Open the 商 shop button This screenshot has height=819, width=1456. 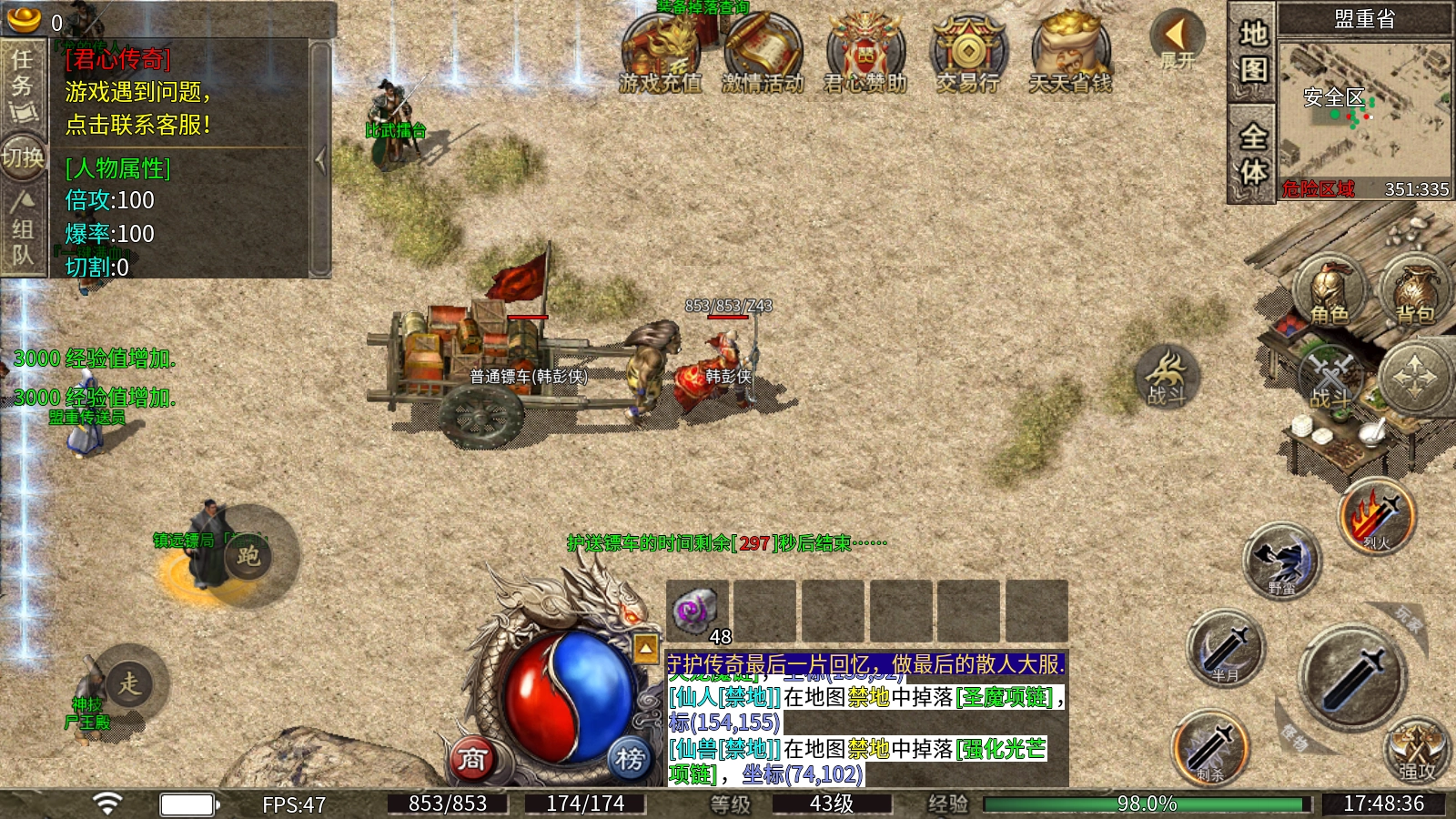pos(472,758)
